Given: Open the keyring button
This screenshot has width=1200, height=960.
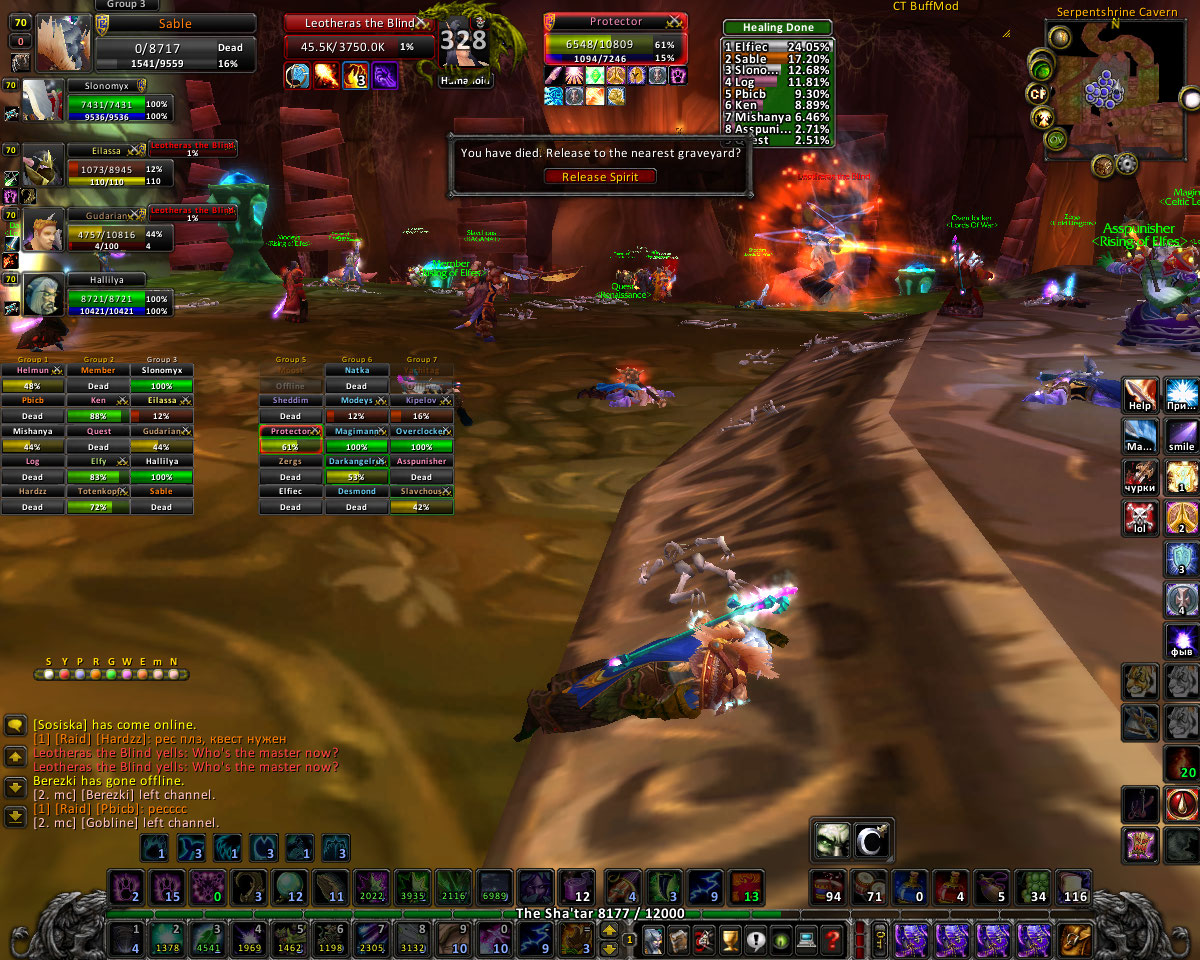Looking at the screenshot, I should click(879, 940).
